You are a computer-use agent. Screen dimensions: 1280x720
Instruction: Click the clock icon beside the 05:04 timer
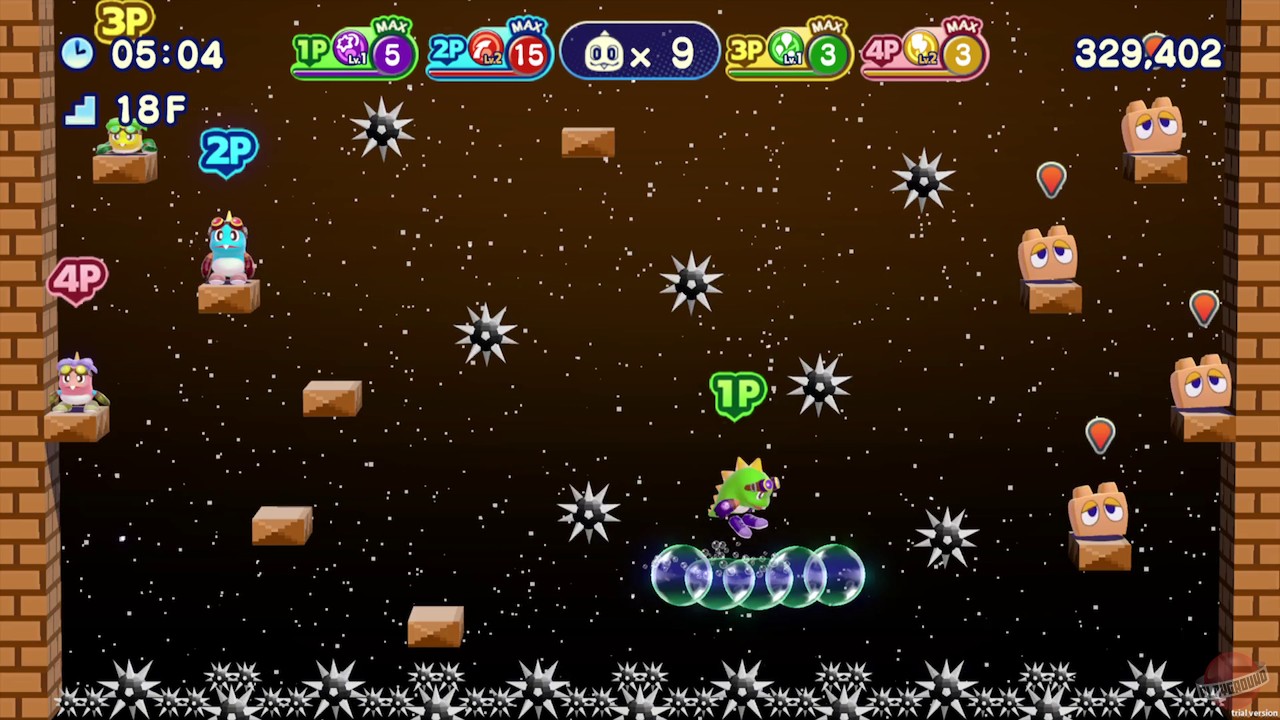(78, 54)
